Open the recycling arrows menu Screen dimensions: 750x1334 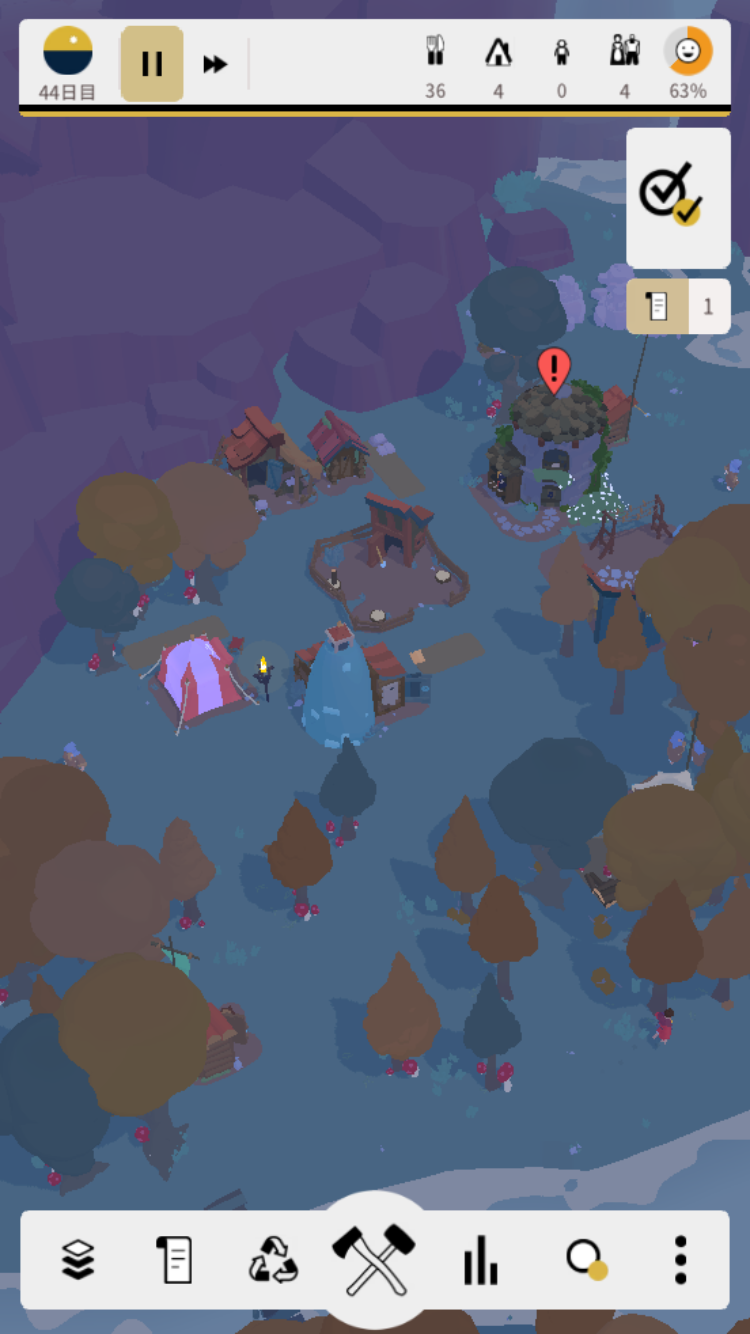273,1259
